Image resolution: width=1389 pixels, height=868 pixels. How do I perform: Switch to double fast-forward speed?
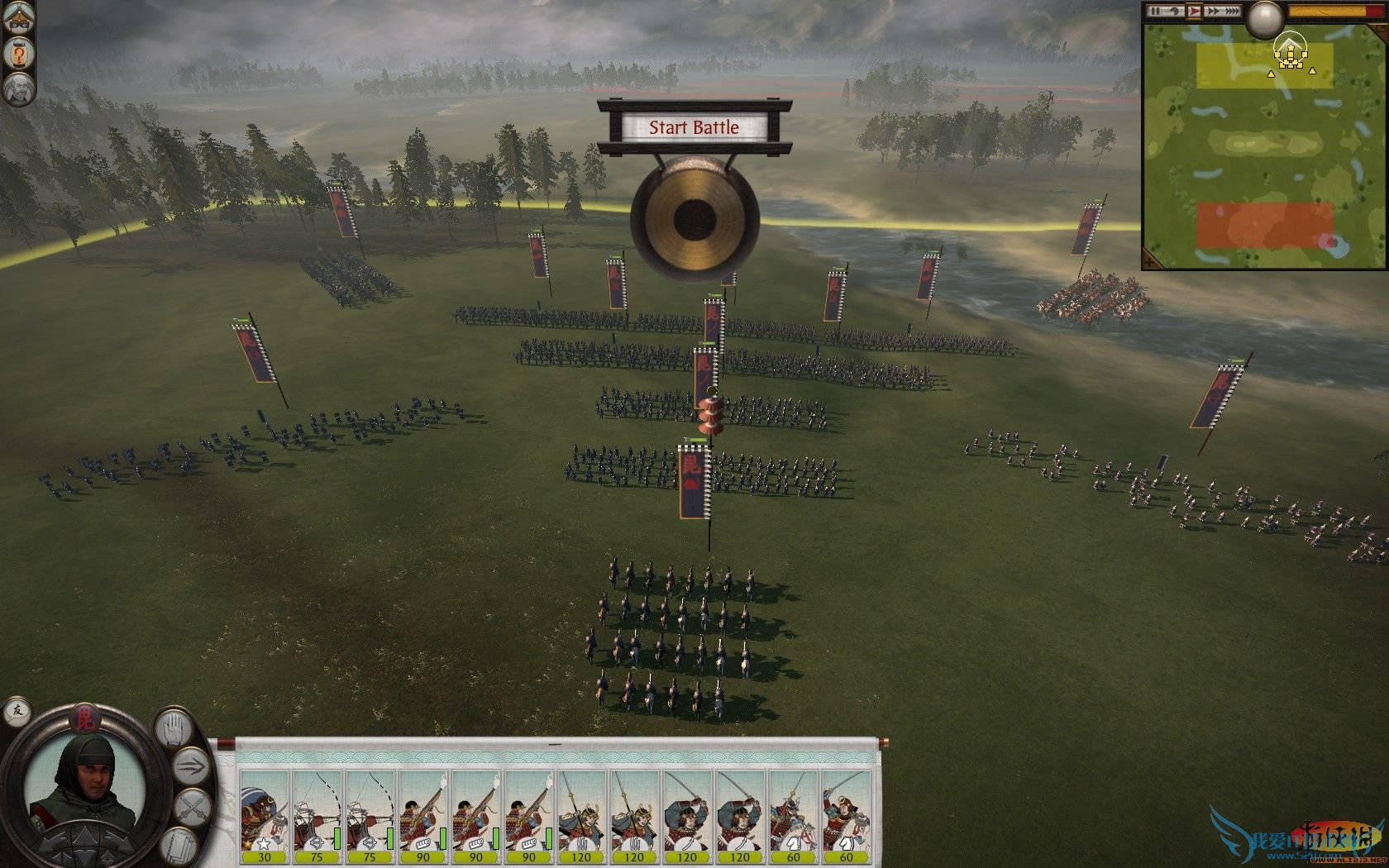tap(1213, 11)
